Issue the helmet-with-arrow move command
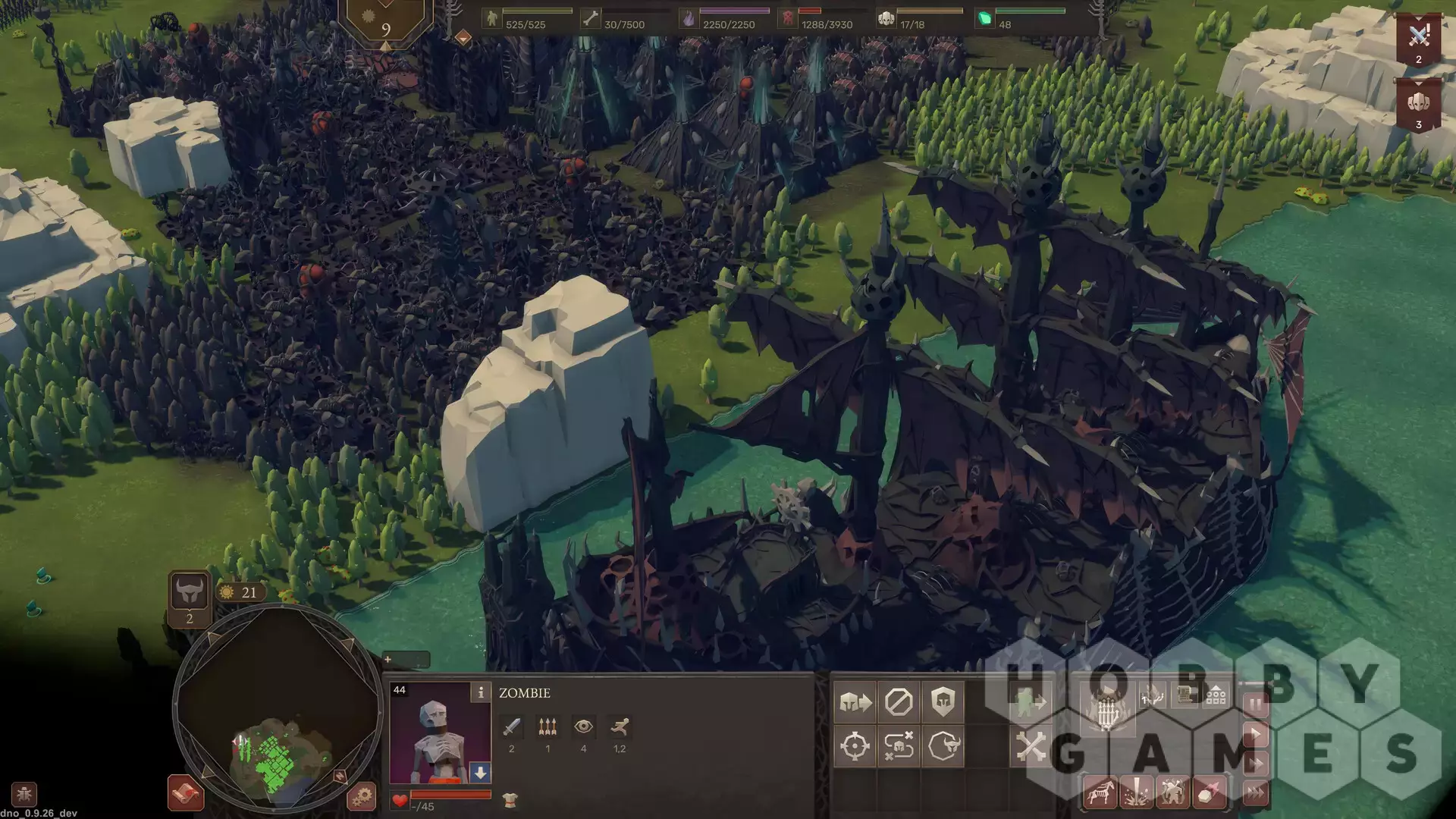 pos(855,702)
